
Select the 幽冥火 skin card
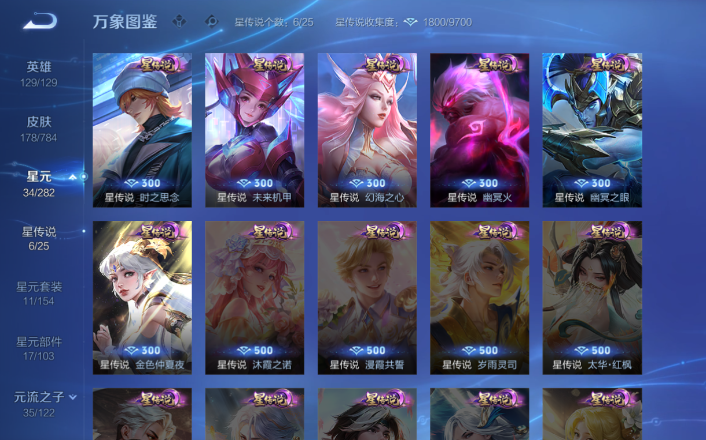[x=480, y=128]
